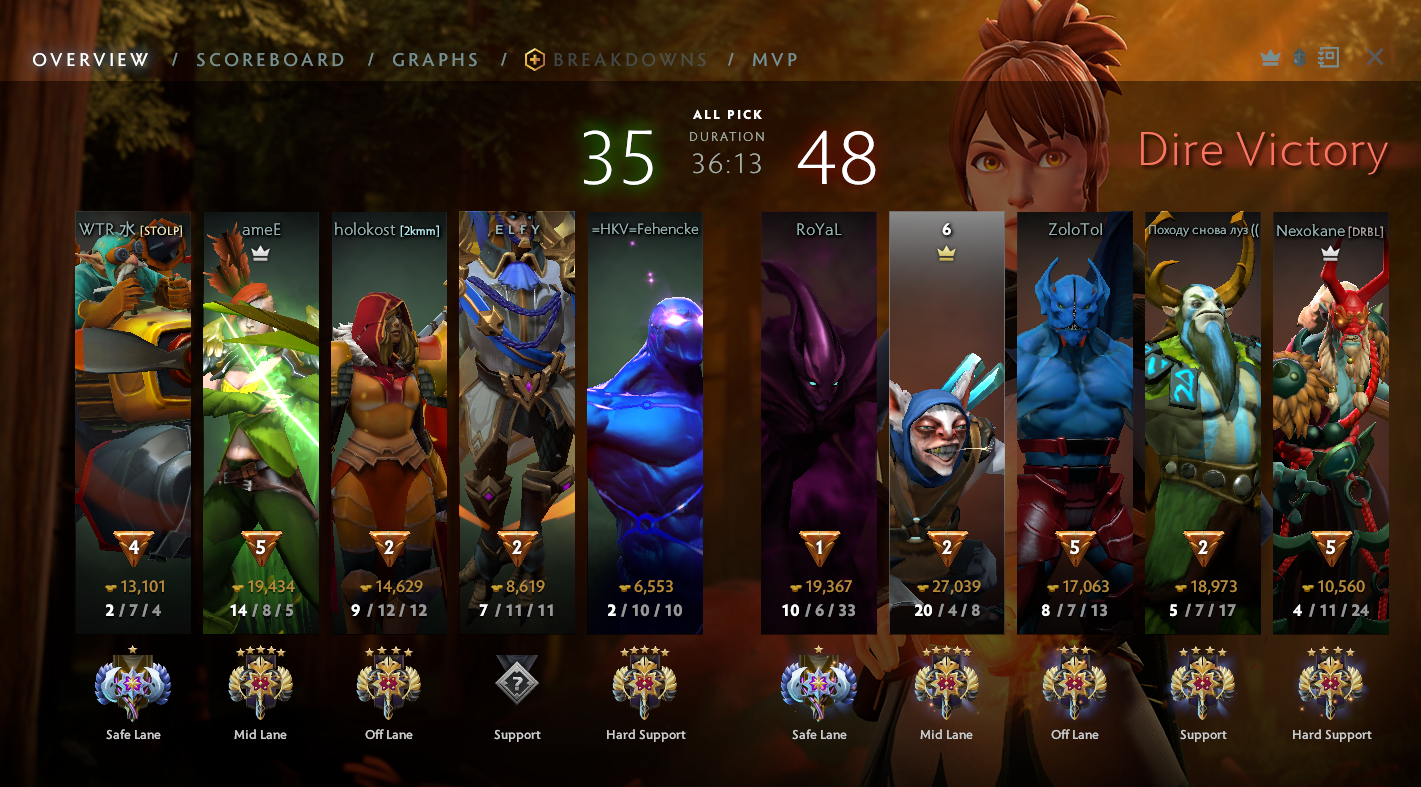
Task: Select WTR's Gyrocopter hero card
Action: coord(133,420)
